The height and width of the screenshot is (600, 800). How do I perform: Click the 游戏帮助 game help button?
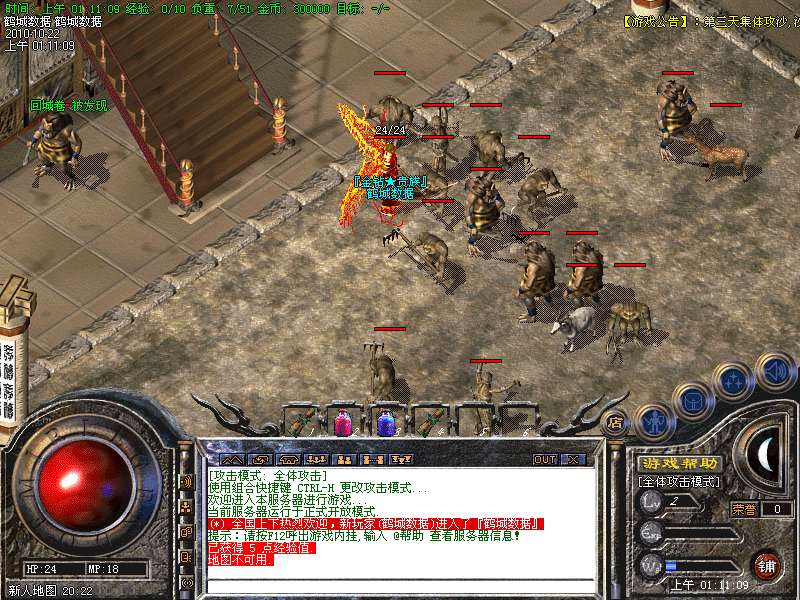[679, 463]
